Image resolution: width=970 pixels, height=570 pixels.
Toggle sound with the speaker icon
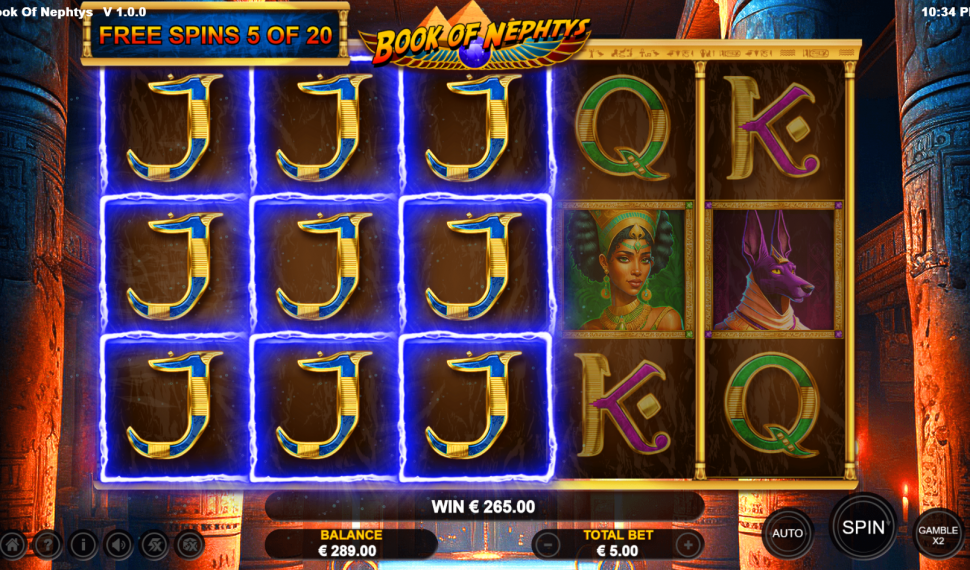pos(118,545)
